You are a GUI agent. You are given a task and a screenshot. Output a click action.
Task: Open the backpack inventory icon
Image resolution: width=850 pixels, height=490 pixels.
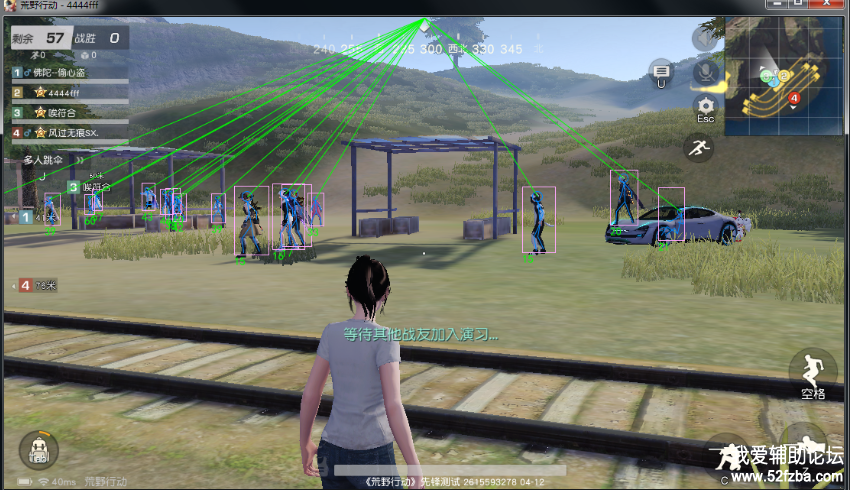pos(39,449)
